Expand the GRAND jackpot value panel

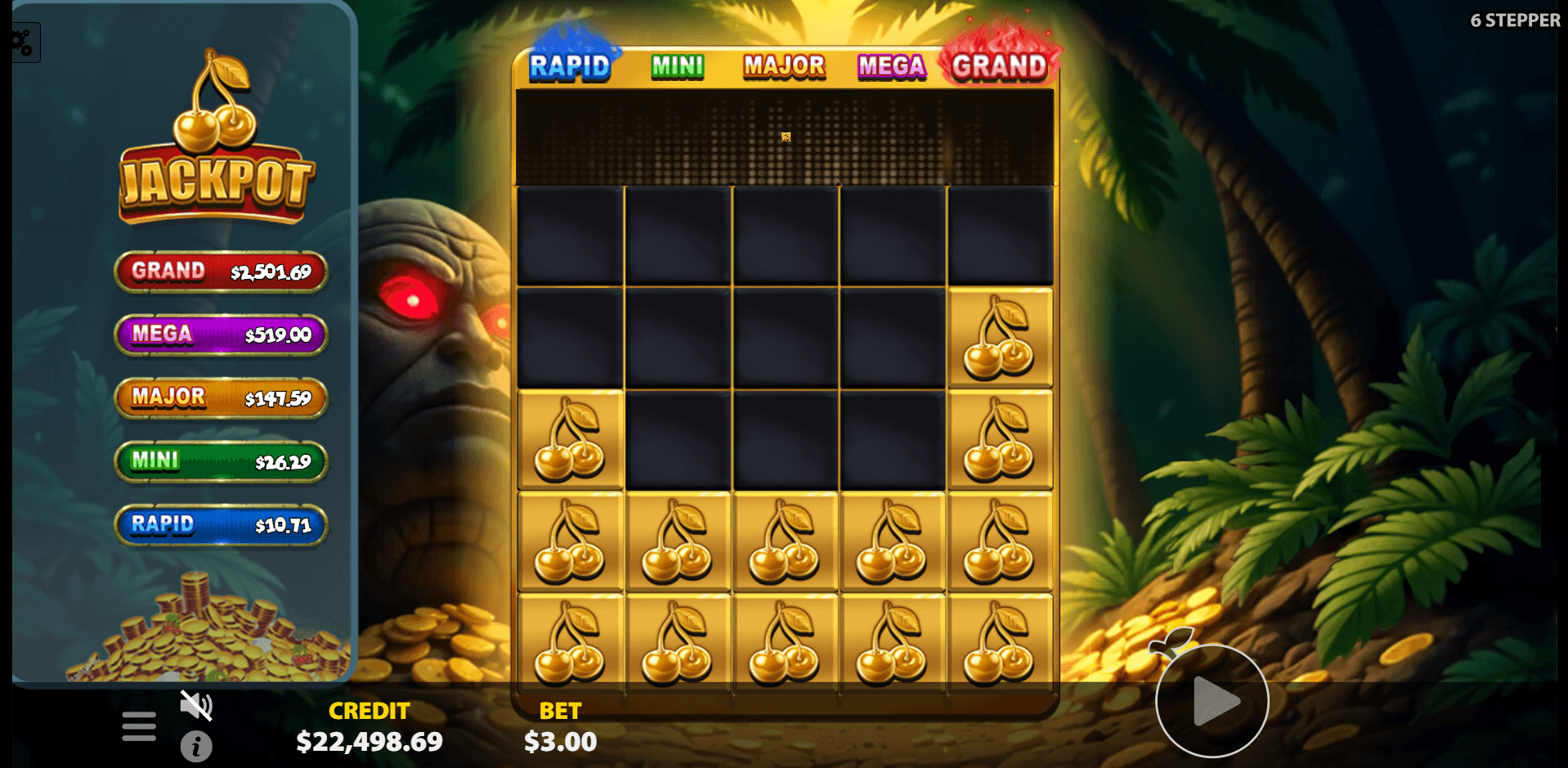(221, 271)
